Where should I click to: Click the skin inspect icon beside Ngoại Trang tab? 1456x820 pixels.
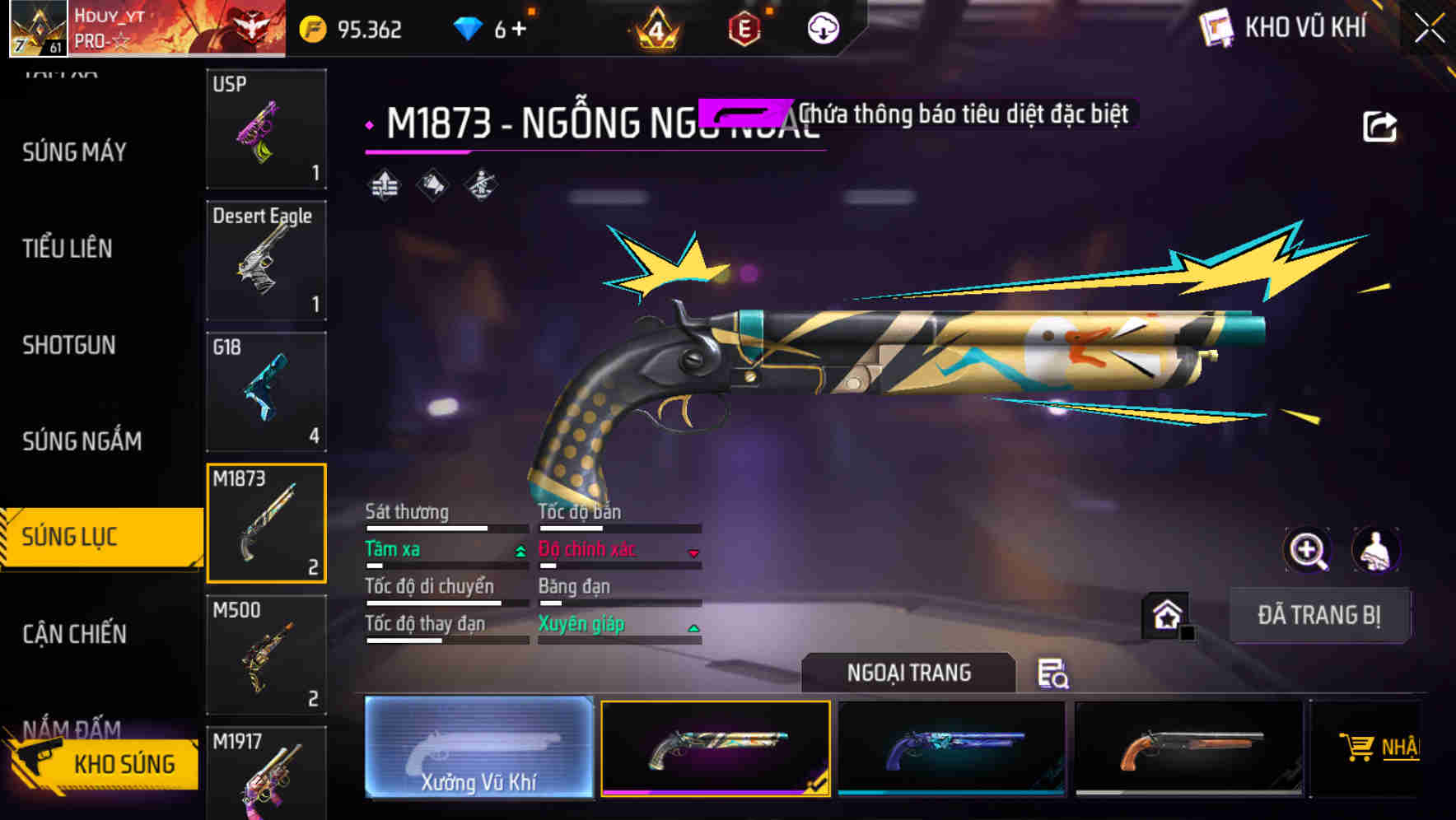point(1054,675)
